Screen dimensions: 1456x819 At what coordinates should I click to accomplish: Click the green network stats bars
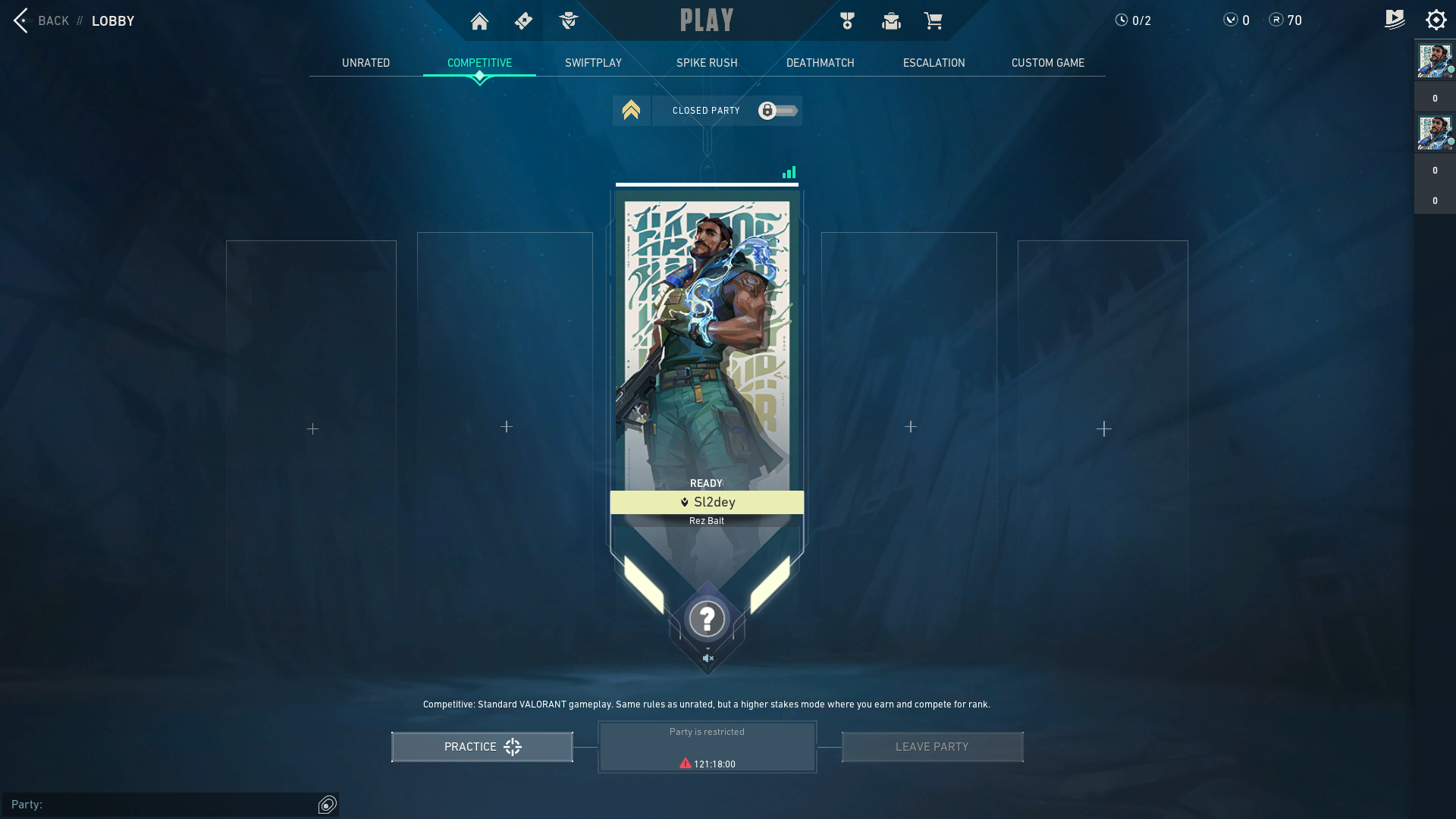789,172
